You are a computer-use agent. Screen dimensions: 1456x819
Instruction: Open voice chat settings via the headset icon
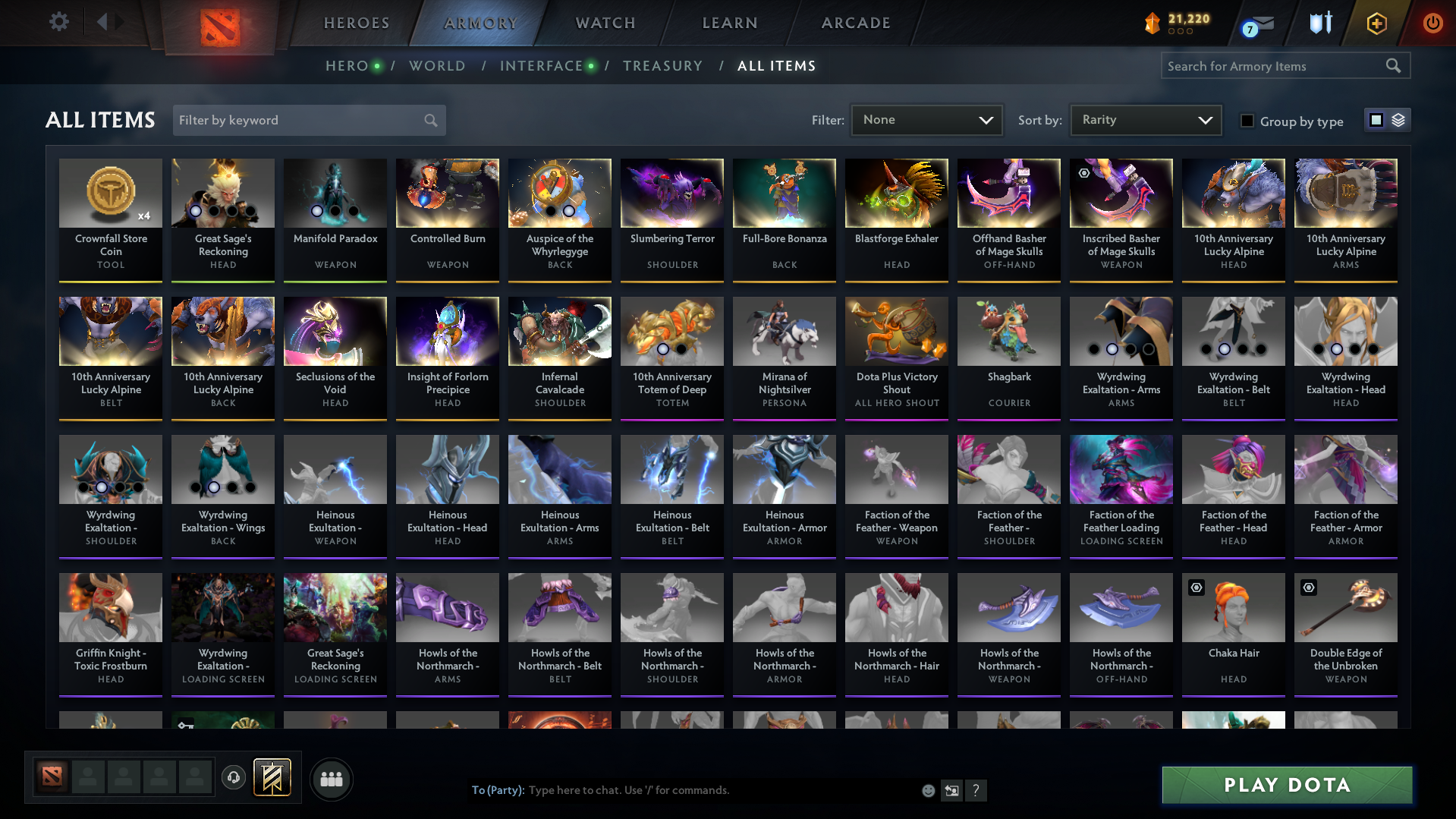[x=234, y=778]
